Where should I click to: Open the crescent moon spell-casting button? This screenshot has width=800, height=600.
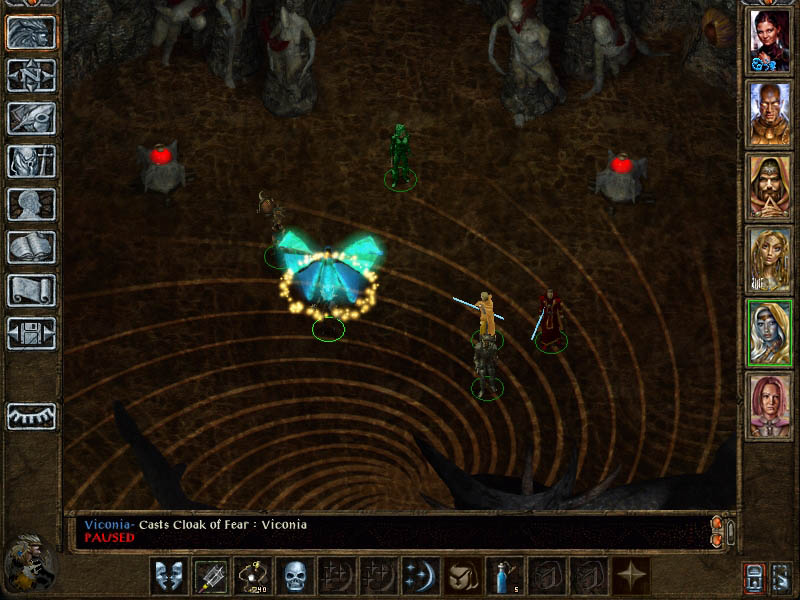coord(418,575)
